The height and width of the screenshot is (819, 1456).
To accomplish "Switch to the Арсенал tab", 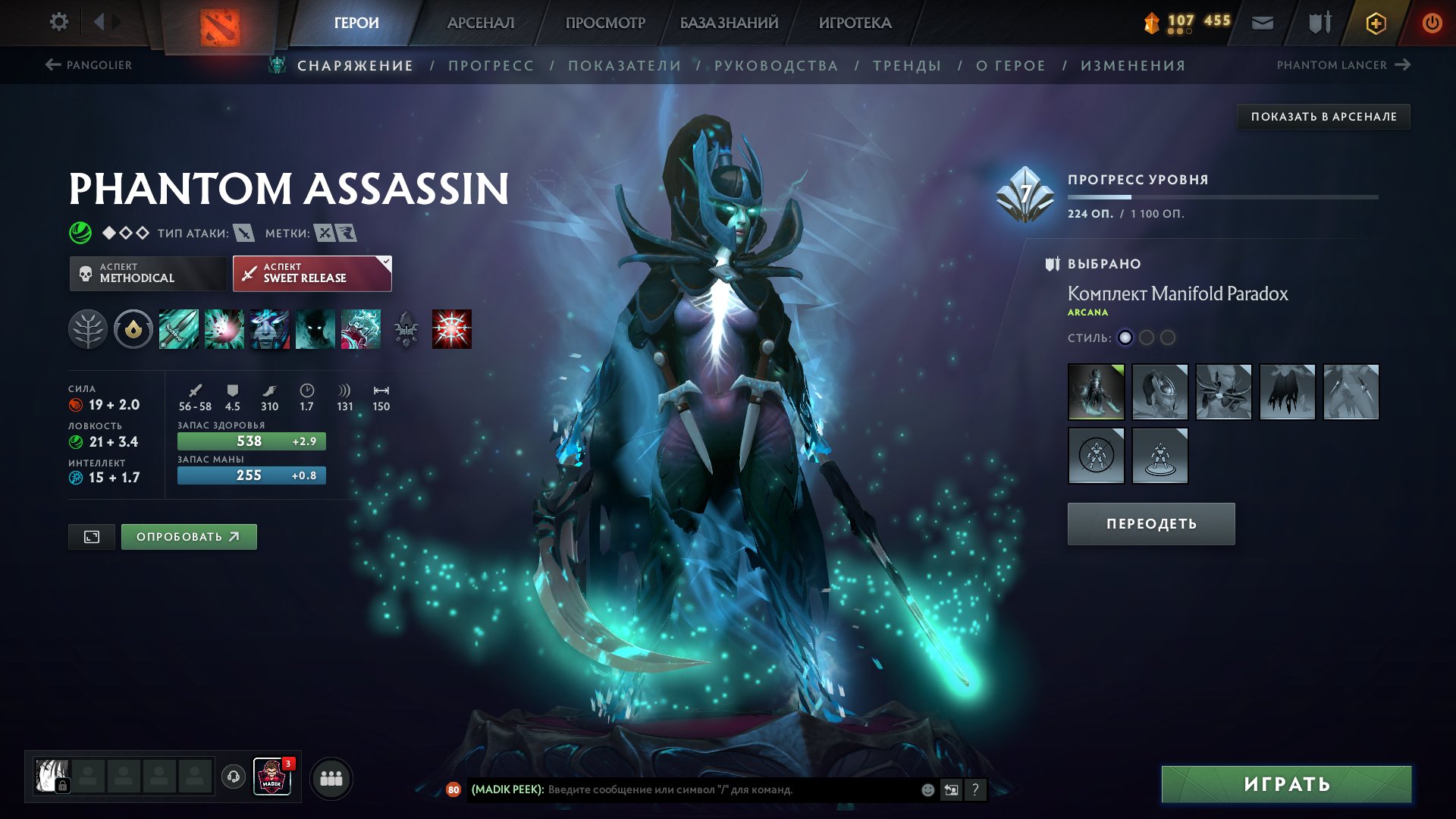I will tap(480, 23).
